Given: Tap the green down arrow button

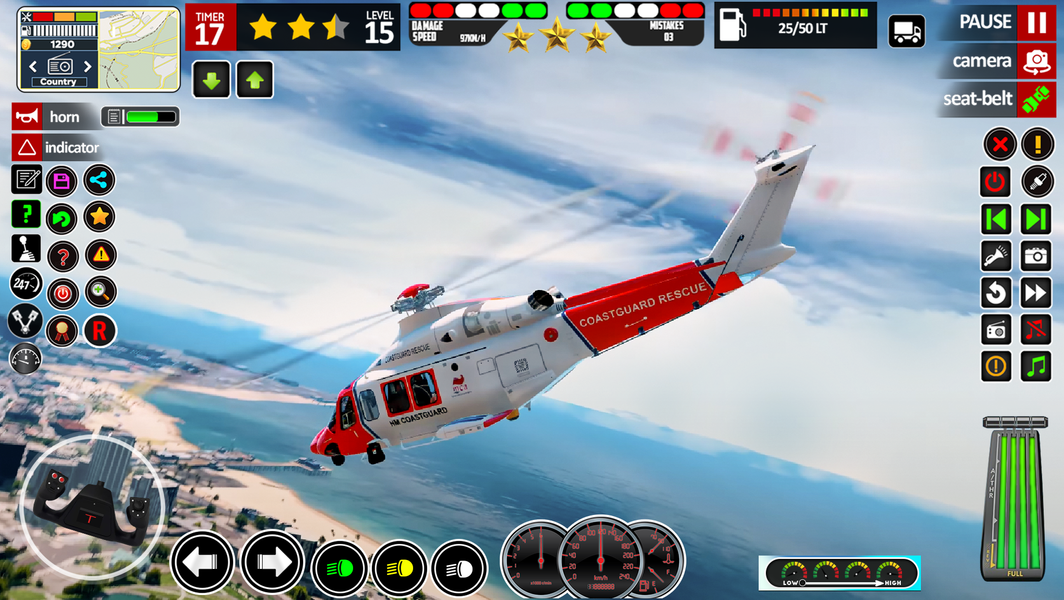Looking at the screenshot, I should pos(211,81).
